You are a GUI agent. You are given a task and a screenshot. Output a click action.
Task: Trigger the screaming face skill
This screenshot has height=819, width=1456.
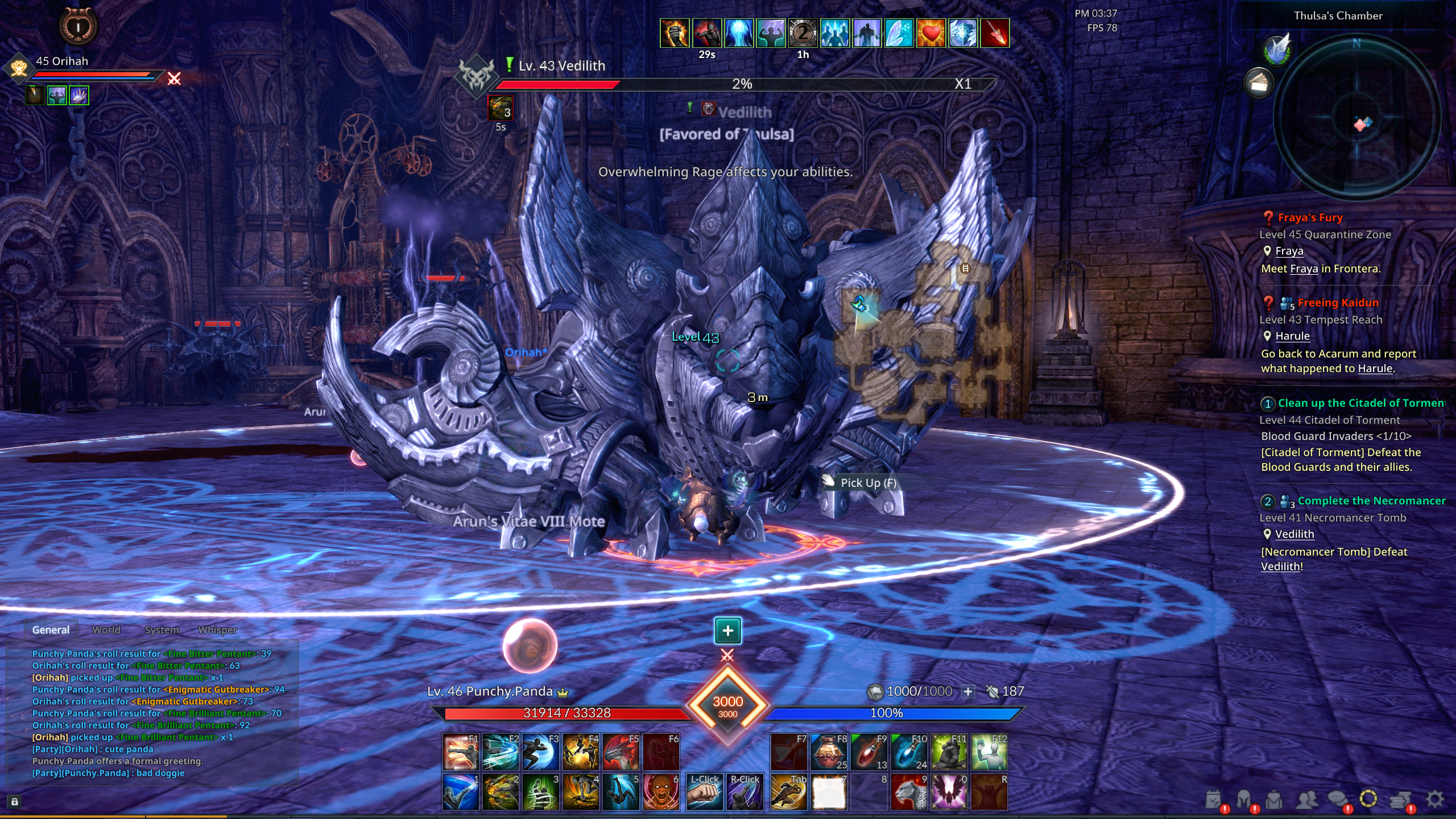click(660, 792)
